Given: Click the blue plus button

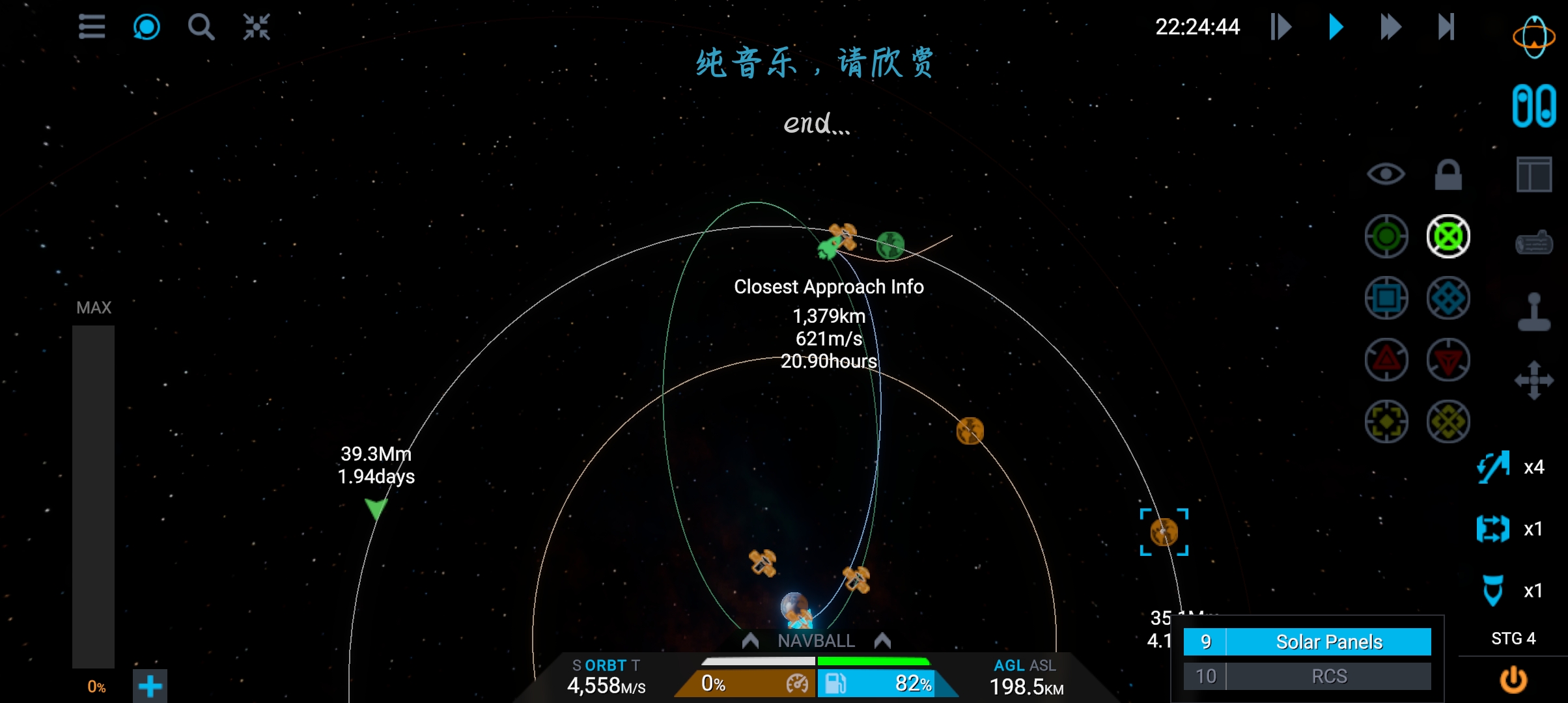Looking at the screenshot, I should pos(150,686).
